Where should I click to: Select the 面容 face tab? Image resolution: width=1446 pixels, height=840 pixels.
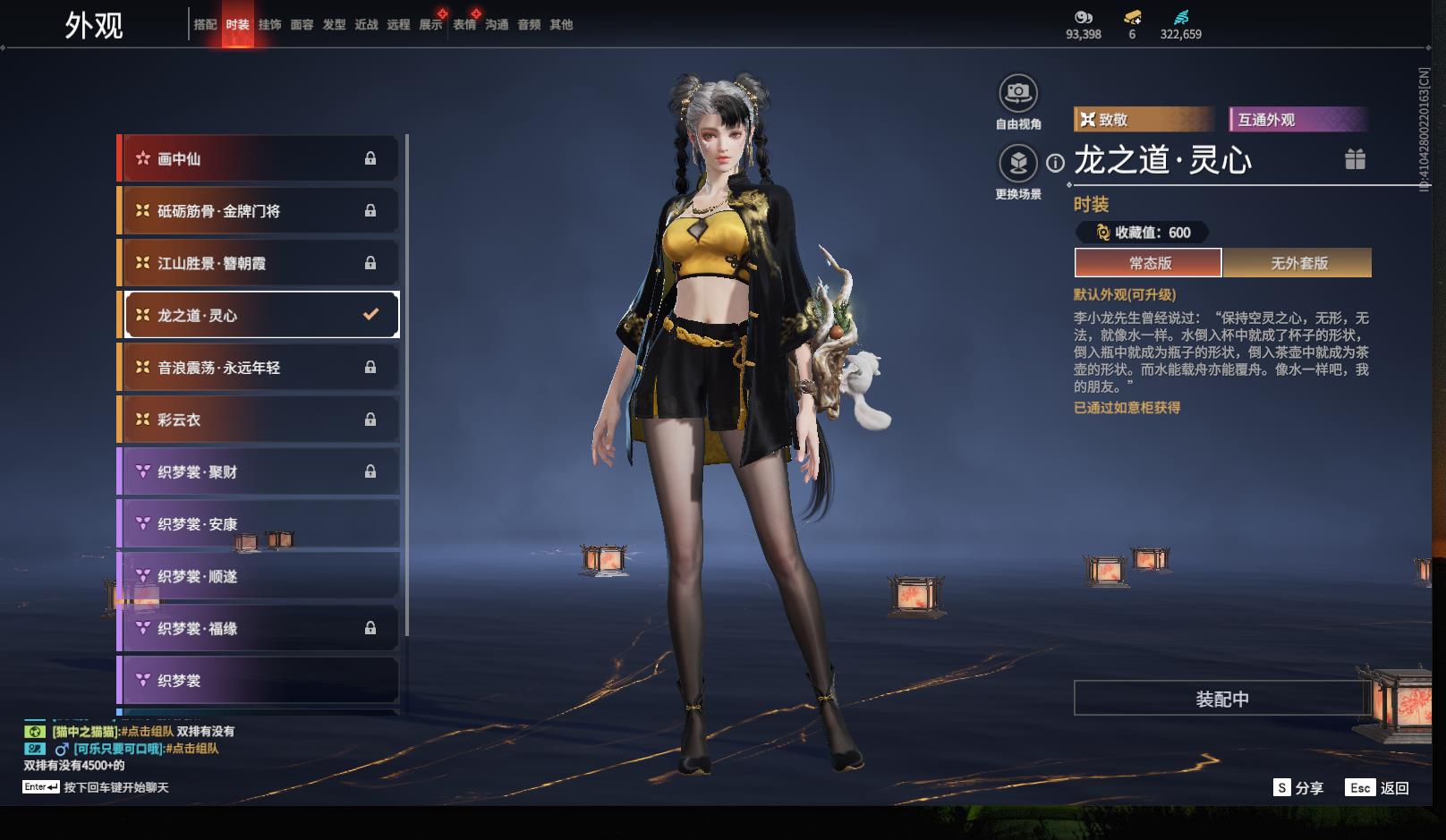(x=302, y=25)
